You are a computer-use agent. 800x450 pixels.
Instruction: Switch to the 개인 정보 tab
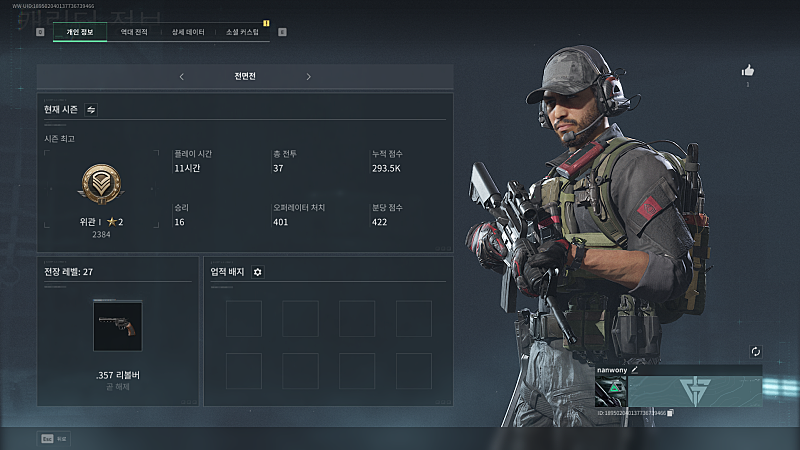tap(79, 32)
